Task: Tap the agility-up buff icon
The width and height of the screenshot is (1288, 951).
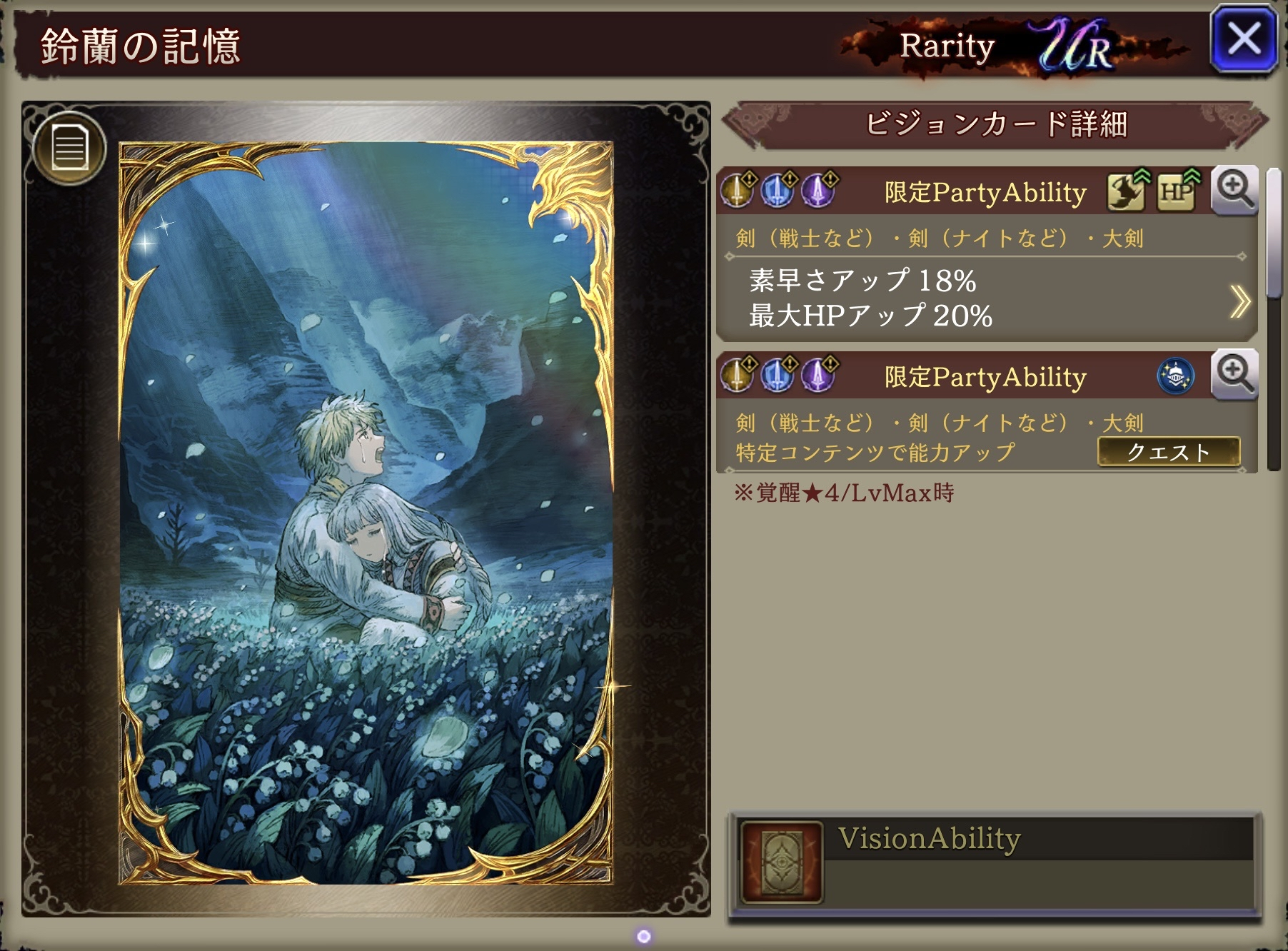Action: 1127,191
